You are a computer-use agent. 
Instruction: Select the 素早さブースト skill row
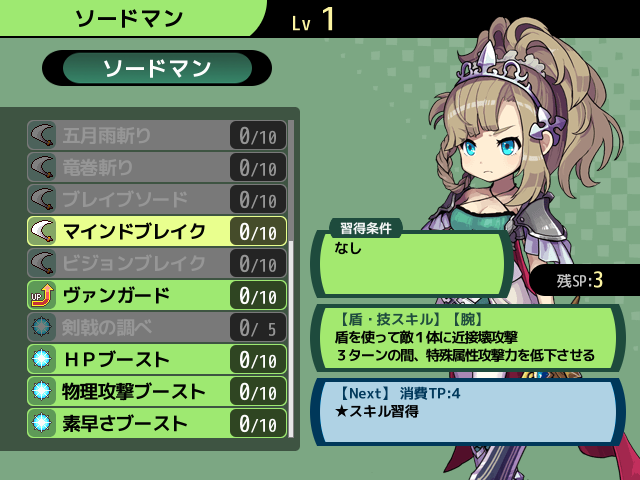coord(156,423)
